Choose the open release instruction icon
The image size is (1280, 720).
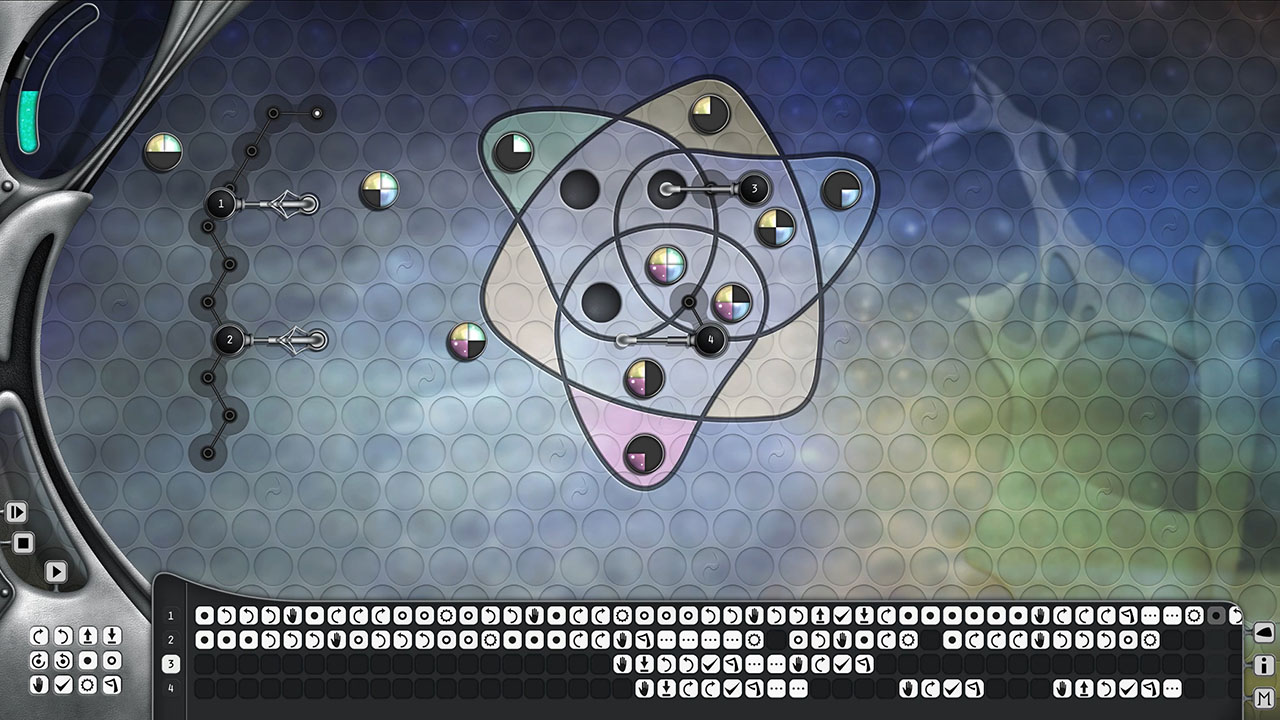tap(112, 661)
